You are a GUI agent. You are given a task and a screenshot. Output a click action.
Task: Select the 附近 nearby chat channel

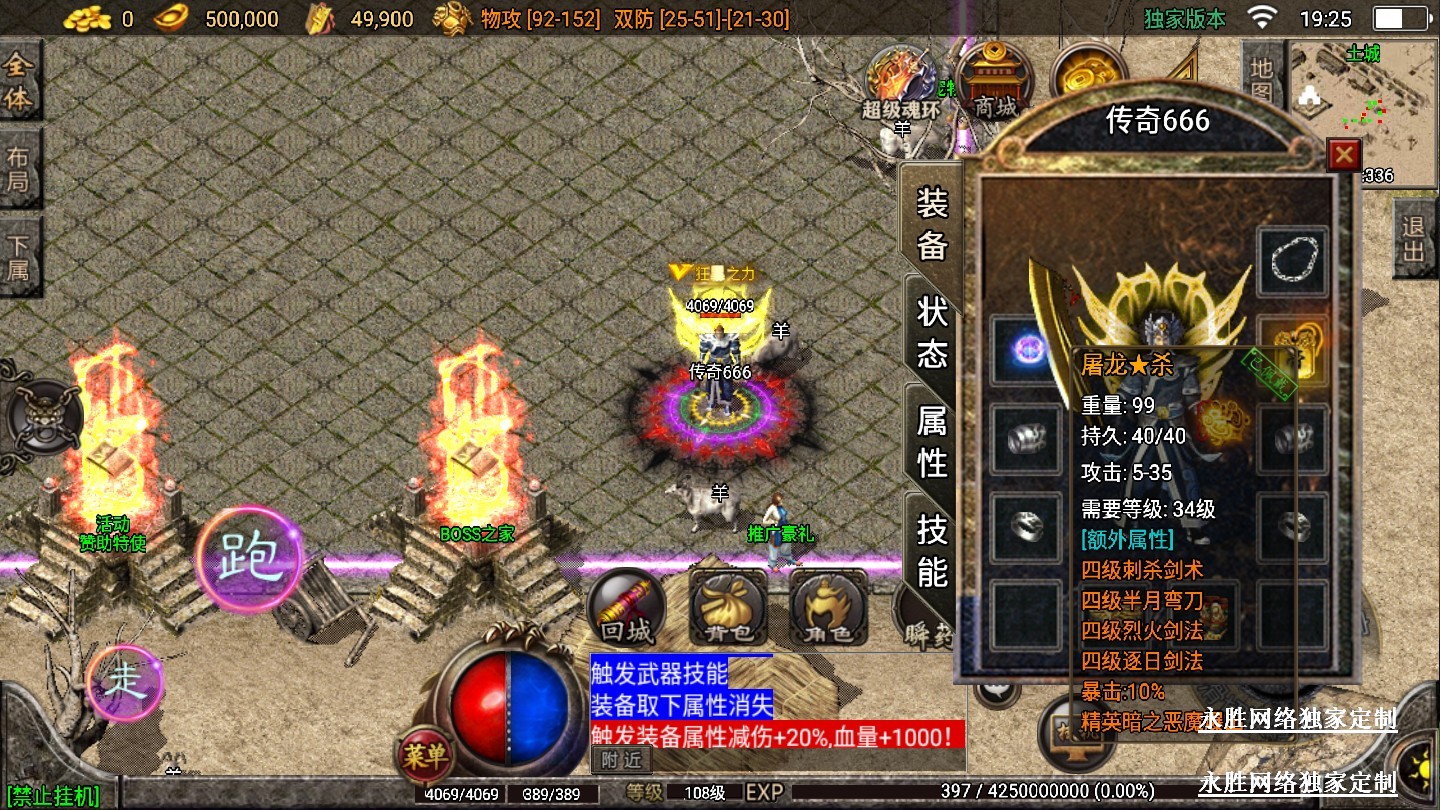click(x=621, y=760)
